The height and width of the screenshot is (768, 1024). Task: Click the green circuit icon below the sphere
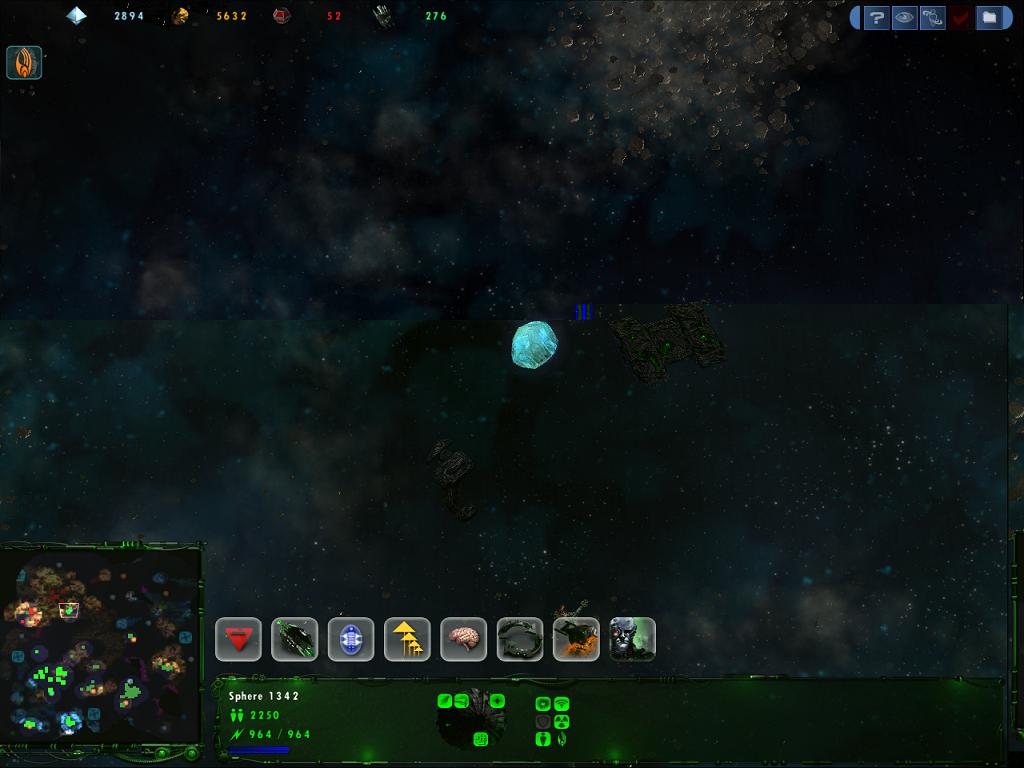click(480, 739)
